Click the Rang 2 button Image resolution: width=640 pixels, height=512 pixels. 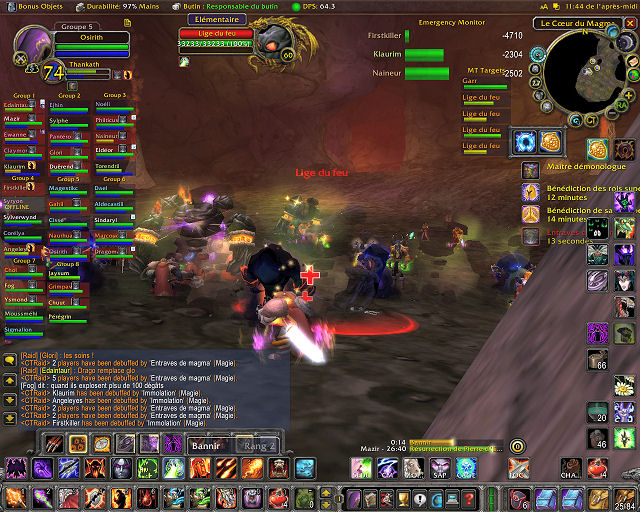click(x=259, y=445)
